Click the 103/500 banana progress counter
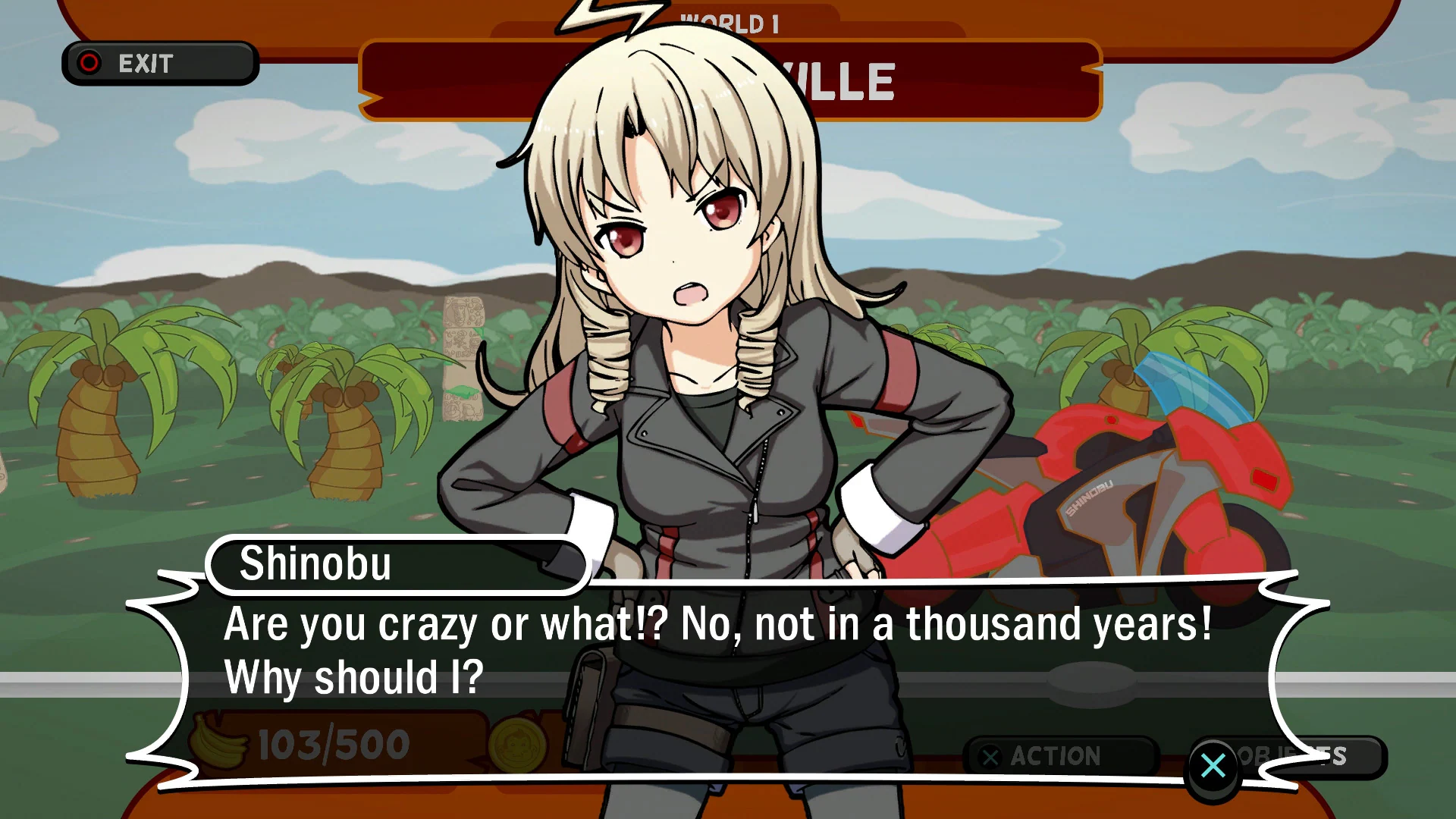 pyautogui.click(x=332, y=743)
